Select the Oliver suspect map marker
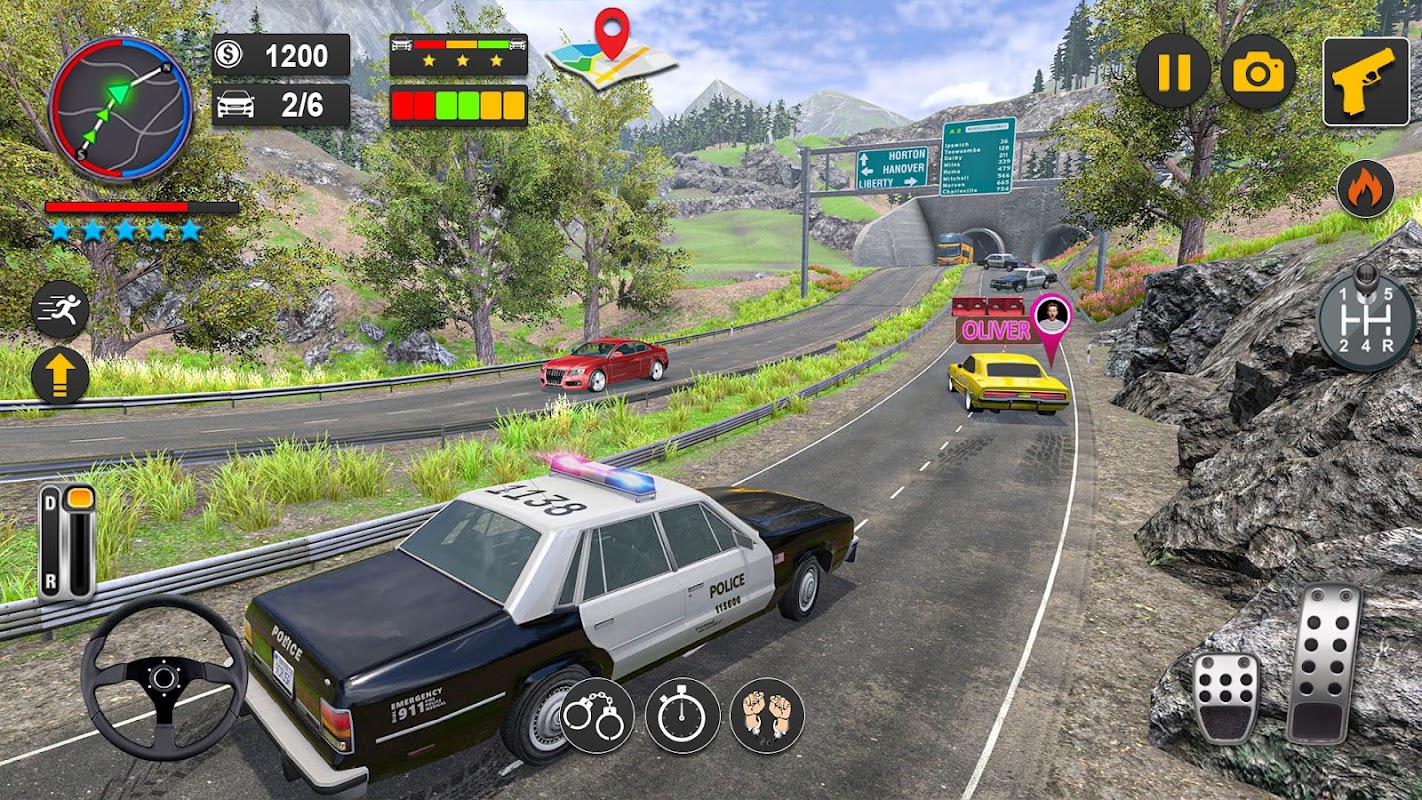 (x=1050, y=322)
